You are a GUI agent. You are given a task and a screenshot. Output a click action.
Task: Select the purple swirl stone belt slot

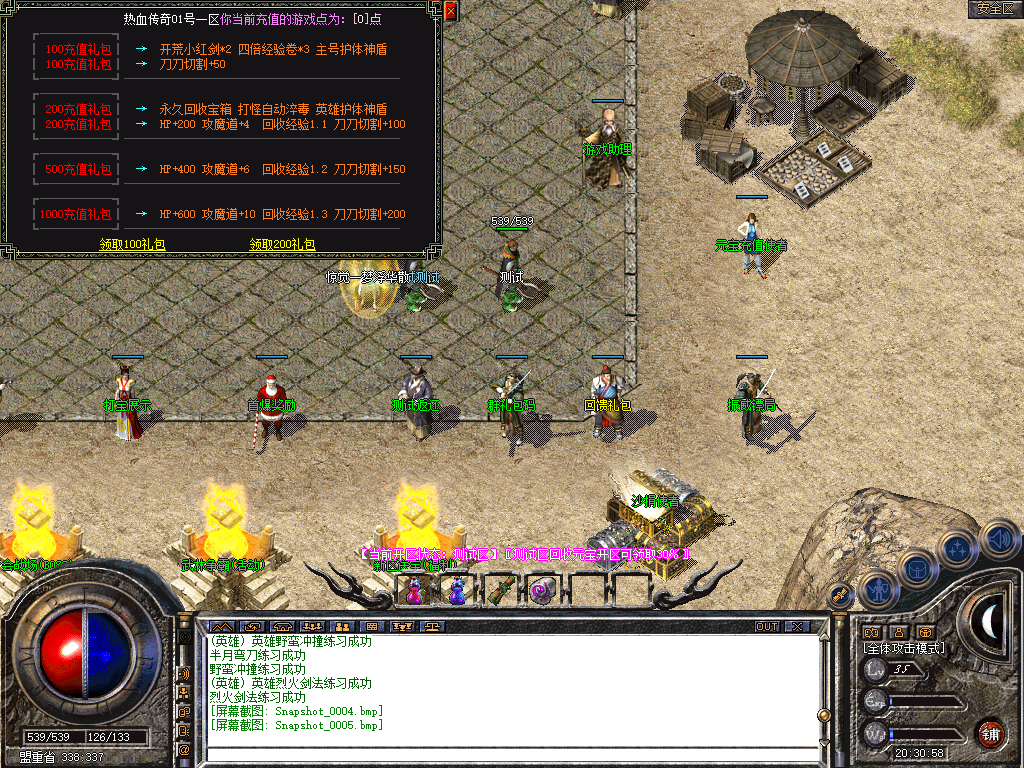point(543,591)
